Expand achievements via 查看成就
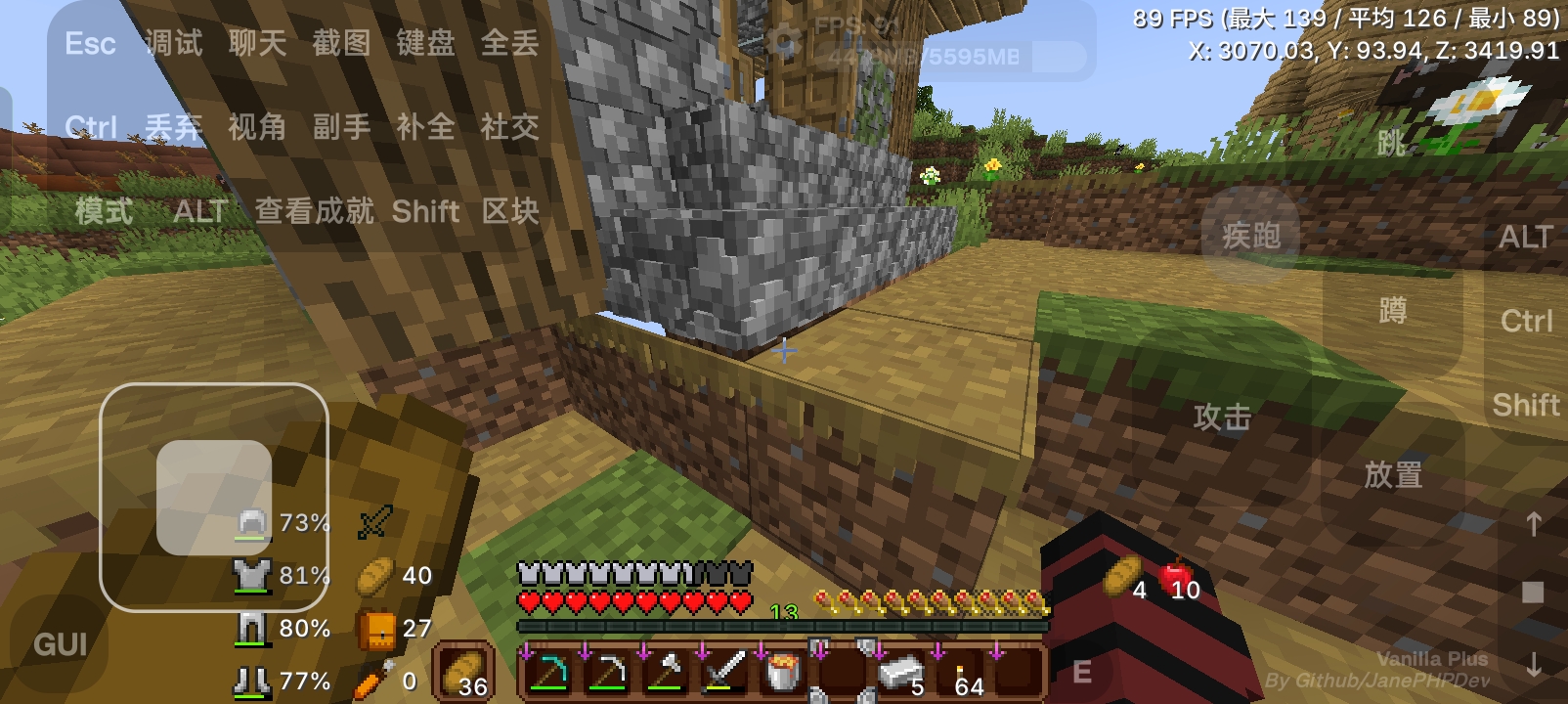The image size is (1568, 704). click(314, 211)
